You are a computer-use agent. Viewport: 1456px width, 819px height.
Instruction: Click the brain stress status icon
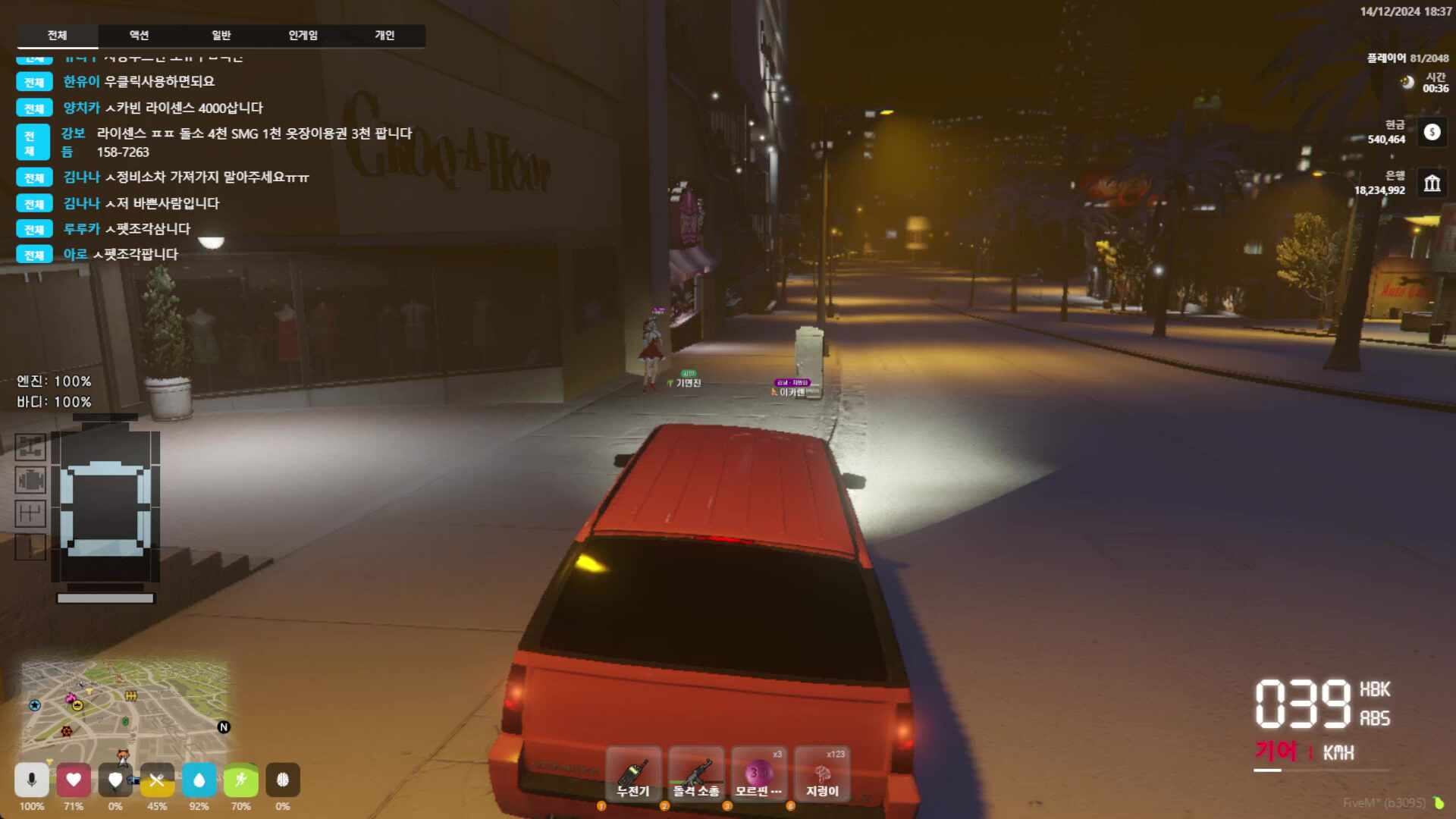[283, 780]
